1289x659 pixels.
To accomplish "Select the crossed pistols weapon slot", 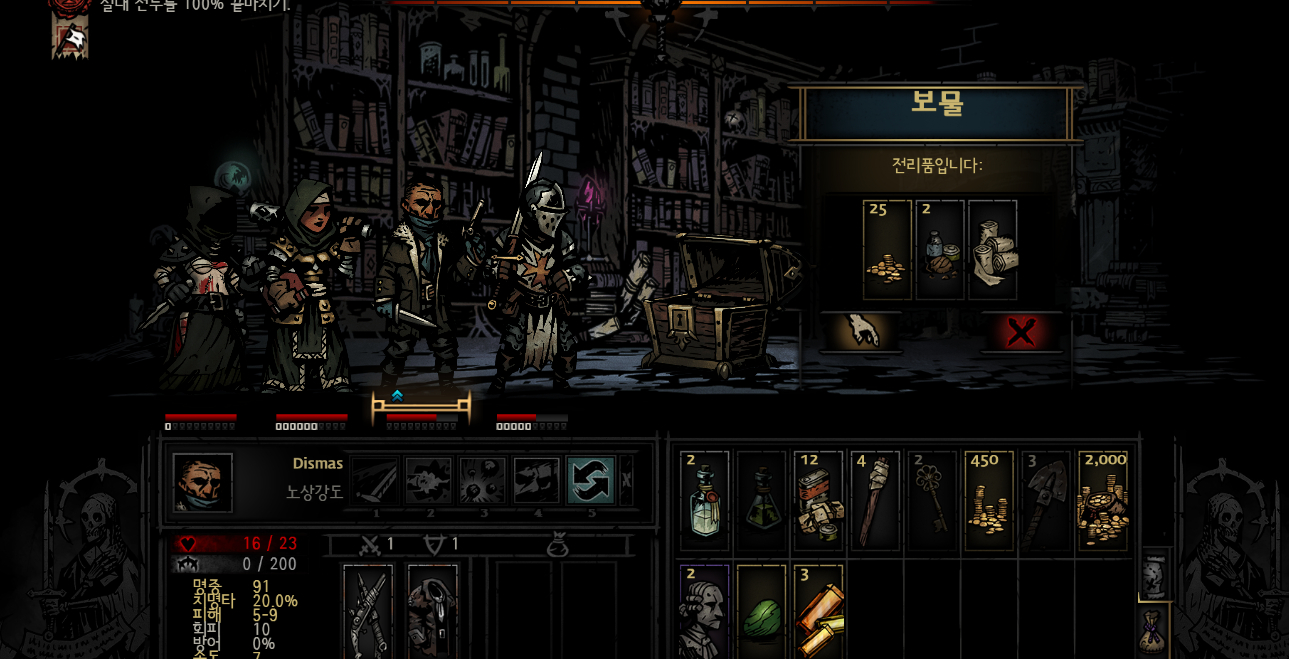I will coord(368,612).
